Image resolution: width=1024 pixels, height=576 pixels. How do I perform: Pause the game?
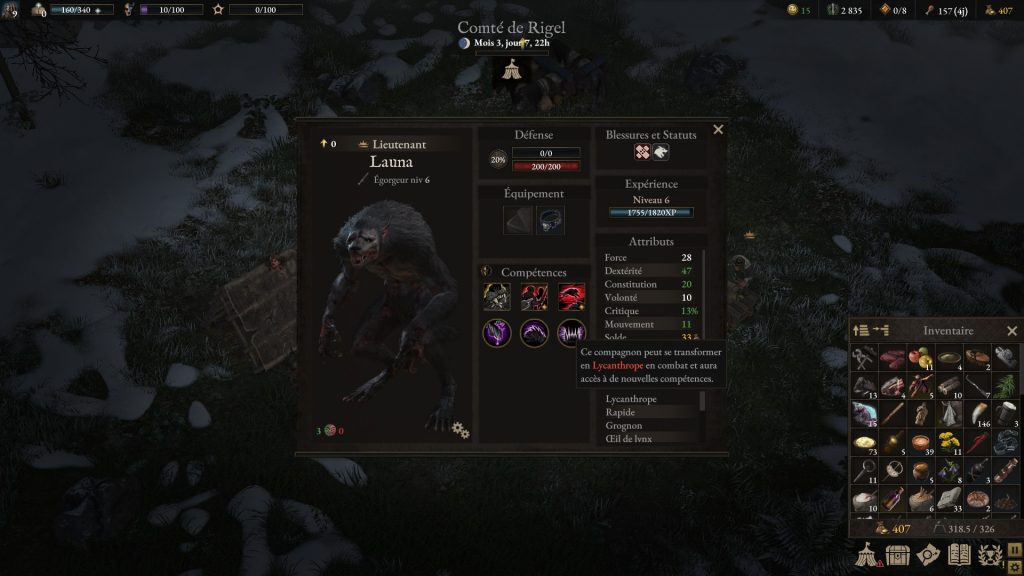pyautogui.click(x=1012, y=549)
